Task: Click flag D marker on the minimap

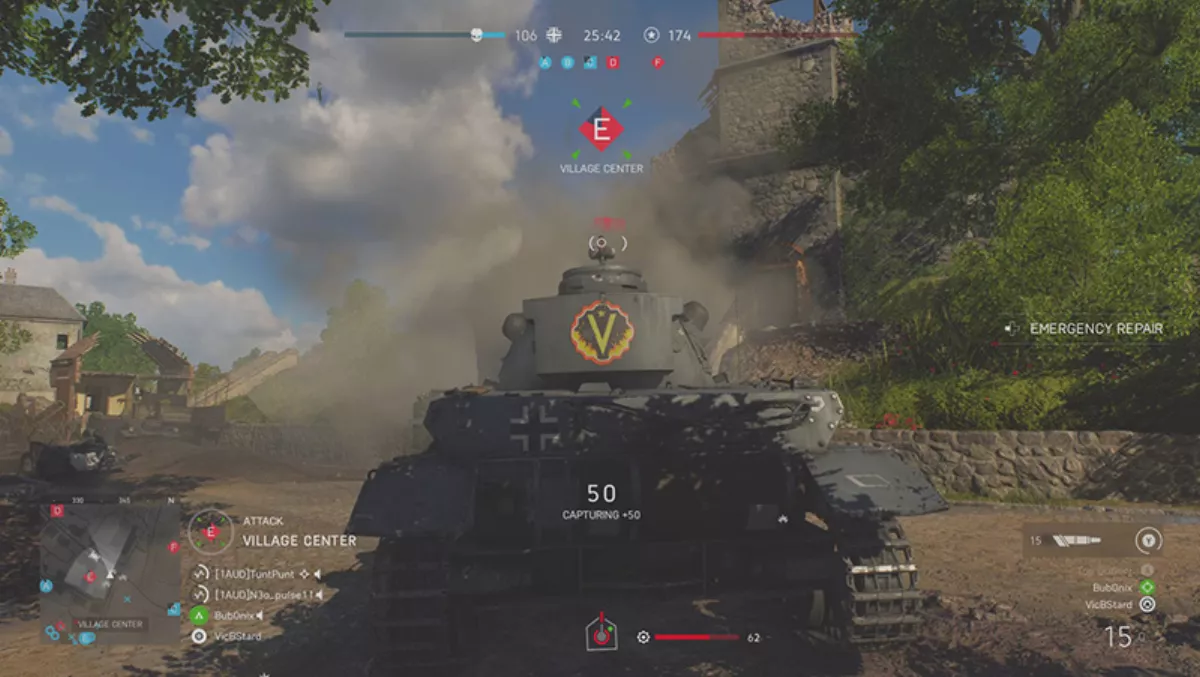Action: coord(57,511)
